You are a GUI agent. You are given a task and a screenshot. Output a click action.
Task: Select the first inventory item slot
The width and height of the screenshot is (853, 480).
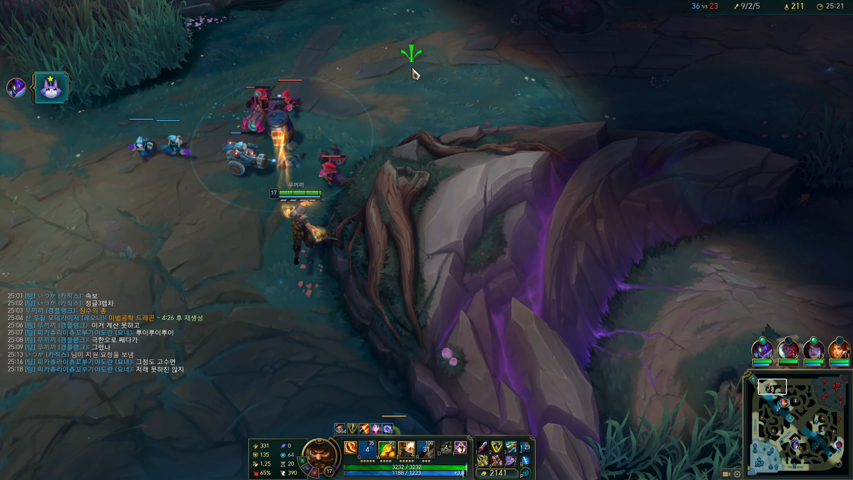pyautogui.click(x=483, y=448)
